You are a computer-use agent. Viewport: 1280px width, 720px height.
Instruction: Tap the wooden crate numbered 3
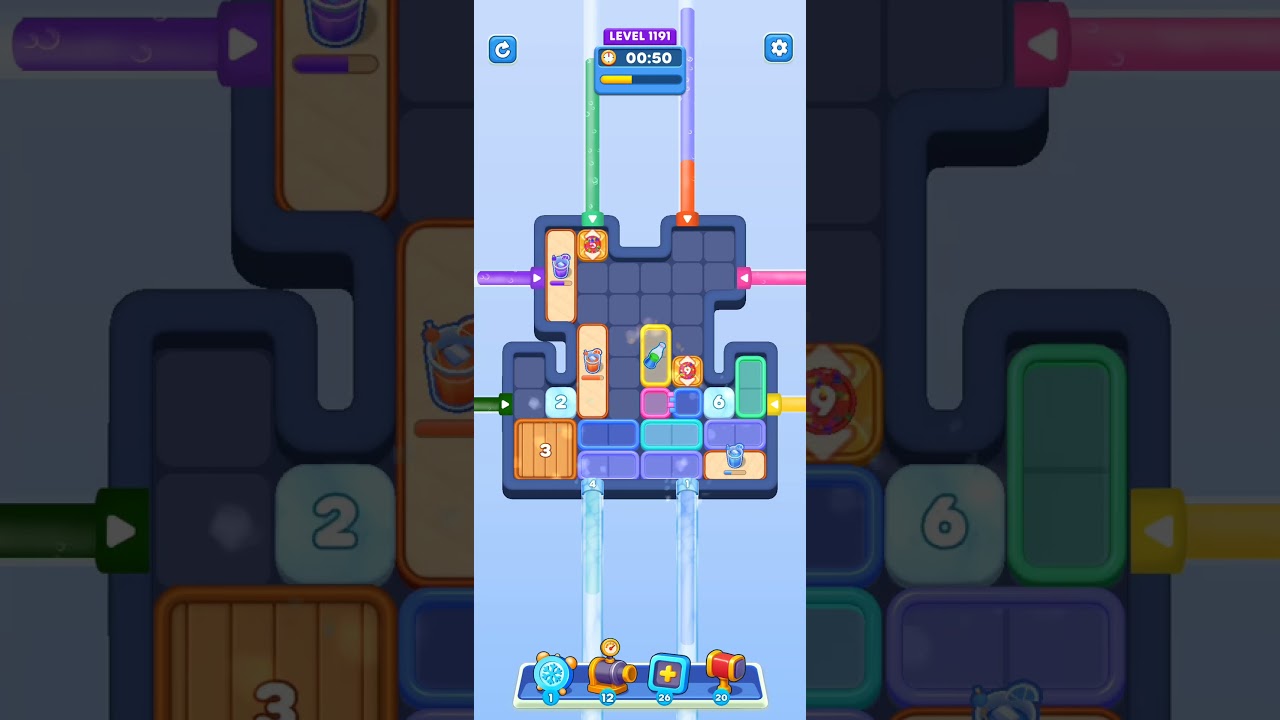coord(546,452)
